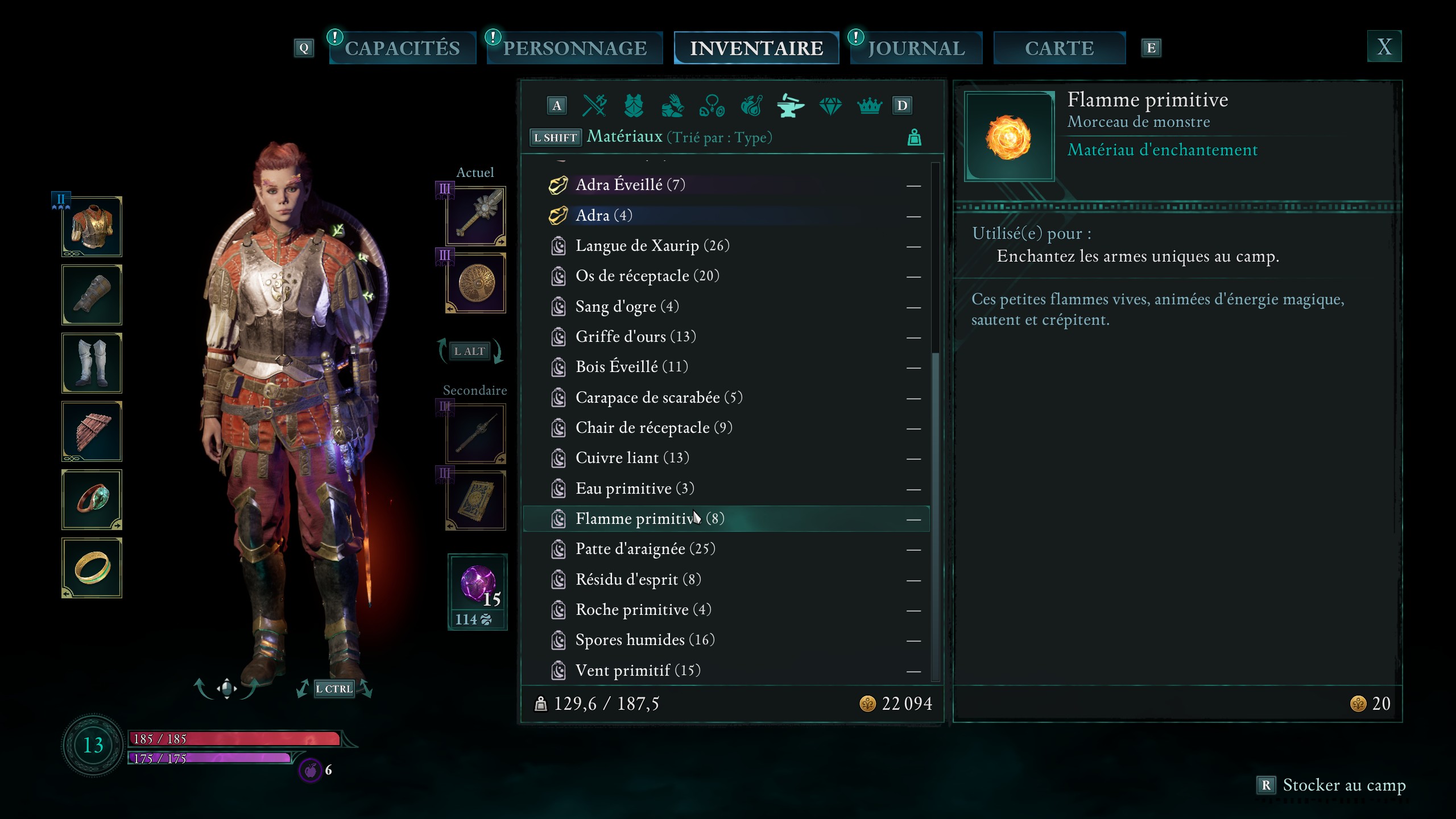Open the crown category filter

click(869, 106)
